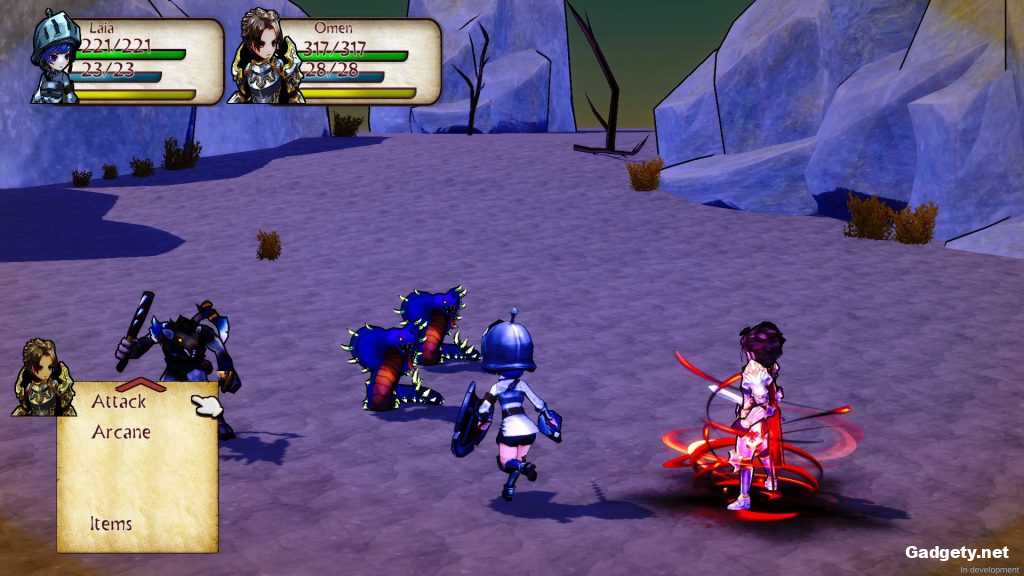Click Laia's portrait in the party panel

(x=55, y=58)
